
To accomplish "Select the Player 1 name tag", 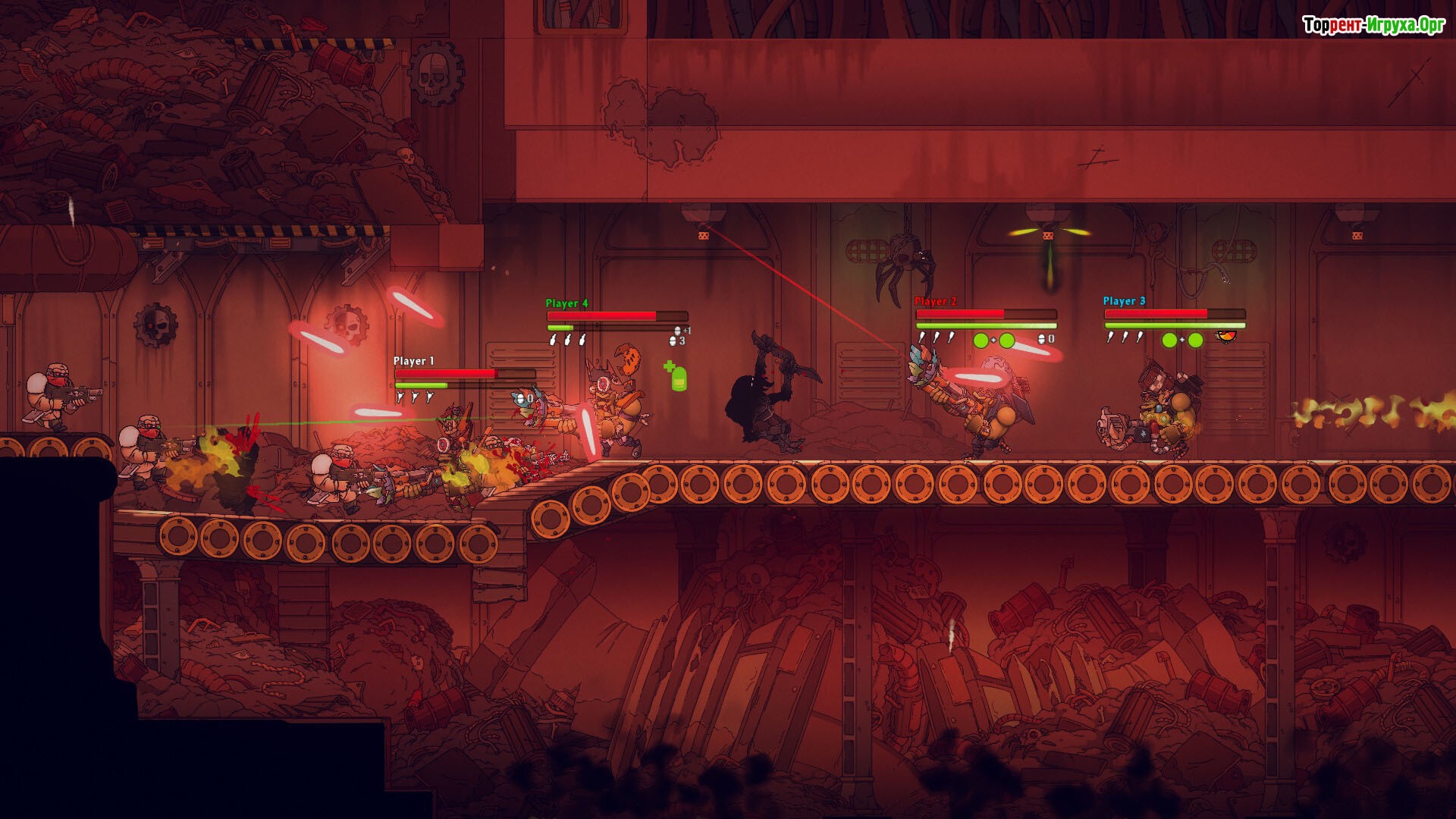I will [x=413, y=361].
